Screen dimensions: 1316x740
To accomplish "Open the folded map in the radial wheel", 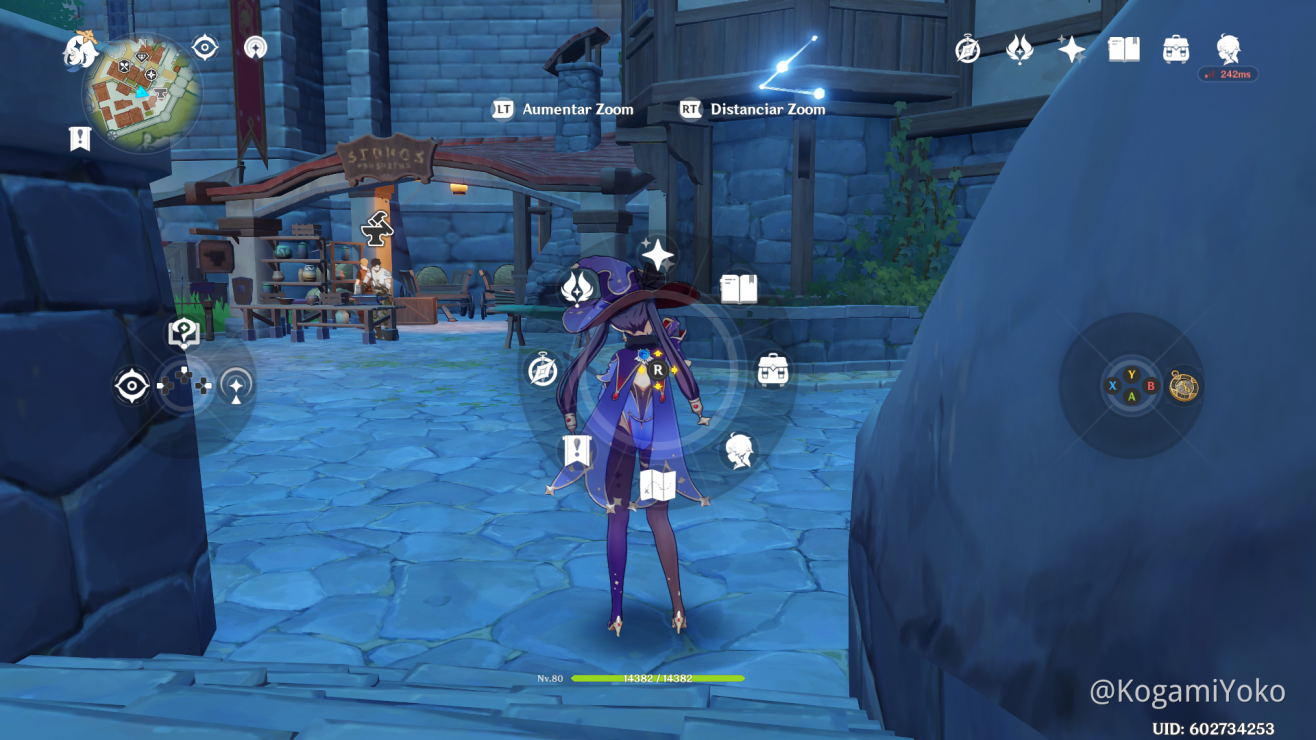I will pyautogui.click(x=658, y=486).
